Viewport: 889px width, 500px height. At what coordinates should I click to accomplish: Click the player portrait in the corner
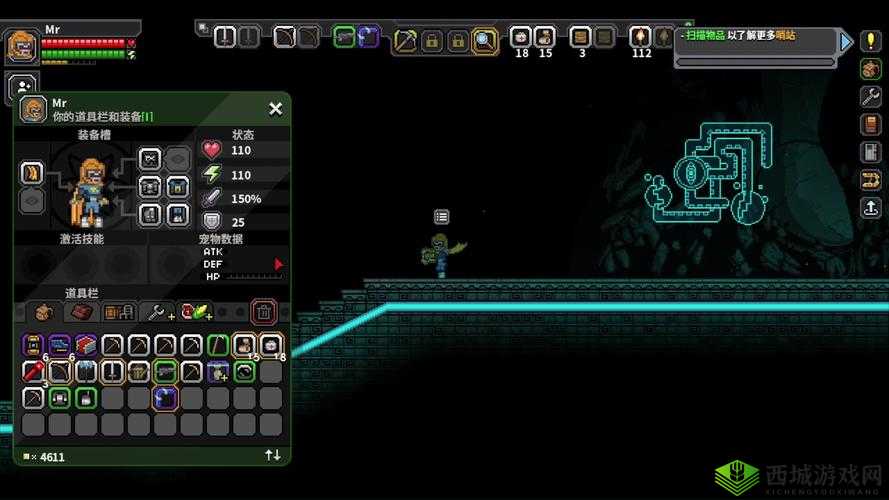(x=21, y=46)
